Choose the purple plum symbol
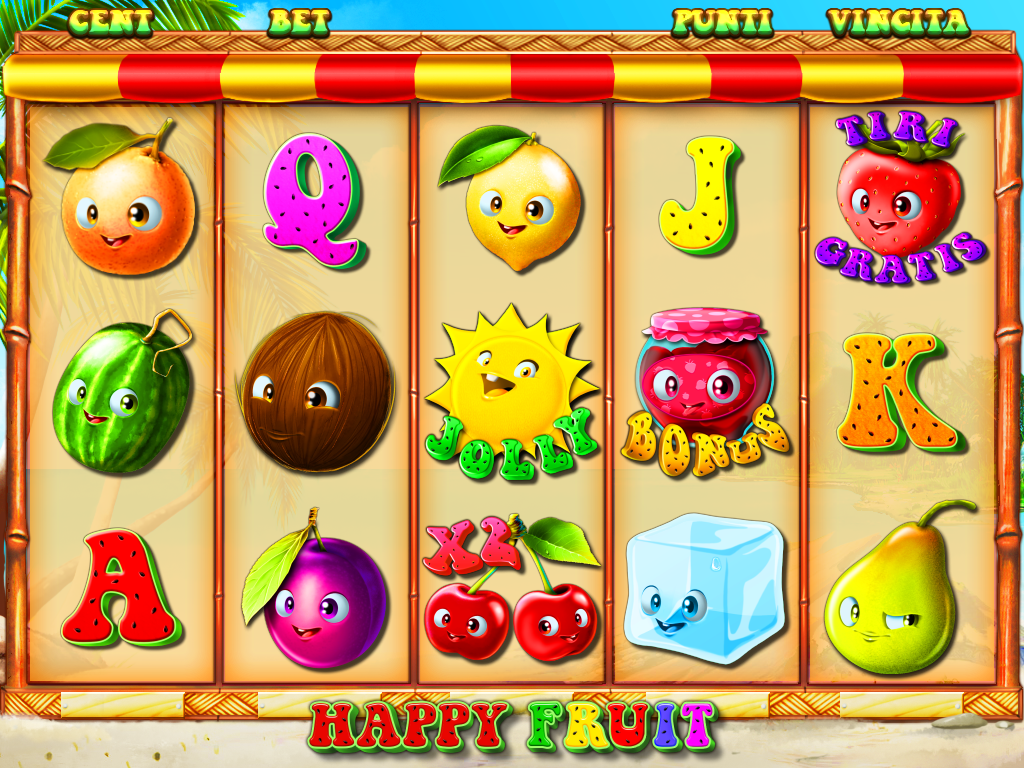This screenshot has width=1024, height=768. (317, 597)
